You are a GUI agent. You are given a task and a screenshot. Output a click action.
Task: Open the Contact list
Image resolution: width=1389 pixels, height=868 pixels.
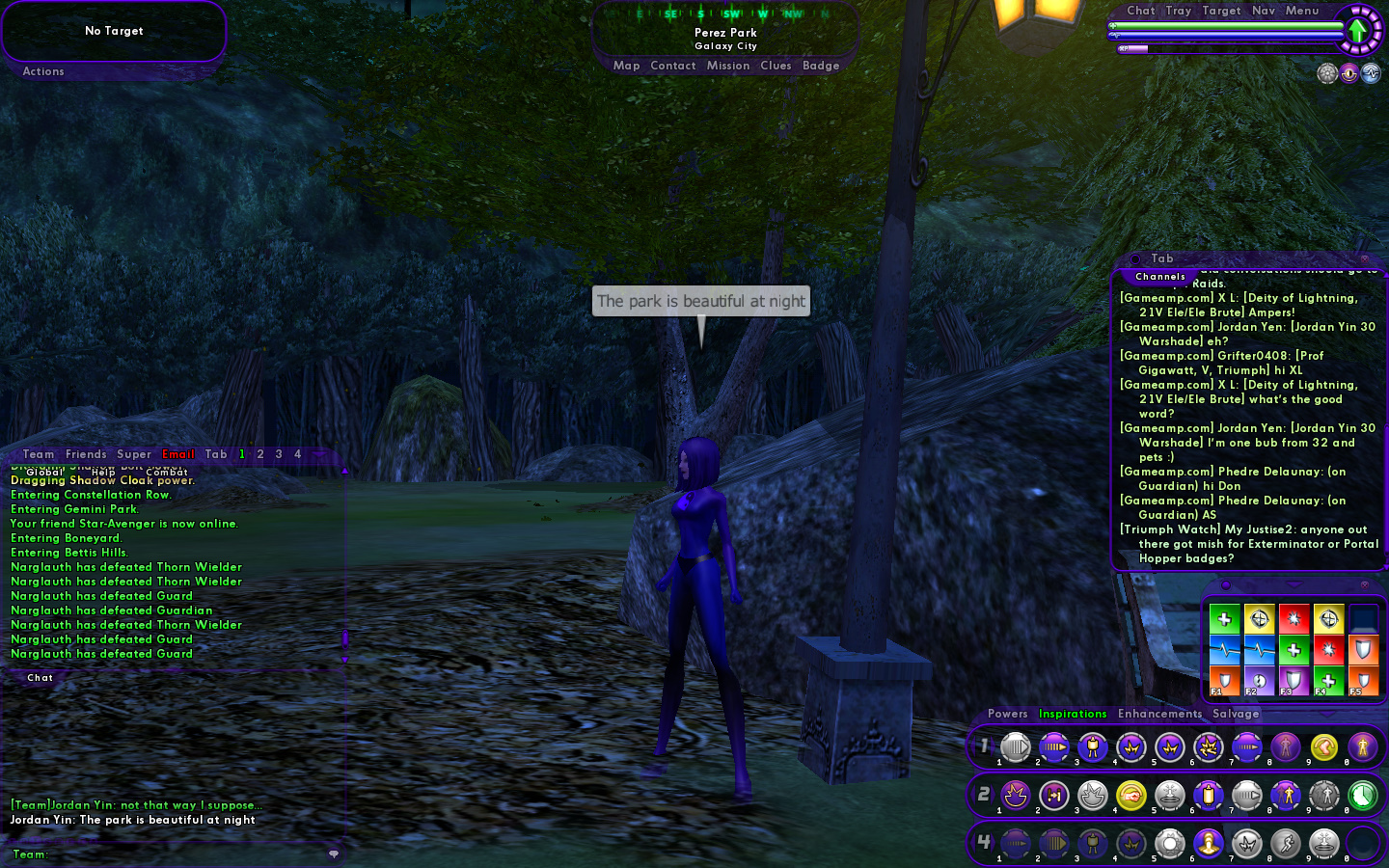(x=672, y=66)
